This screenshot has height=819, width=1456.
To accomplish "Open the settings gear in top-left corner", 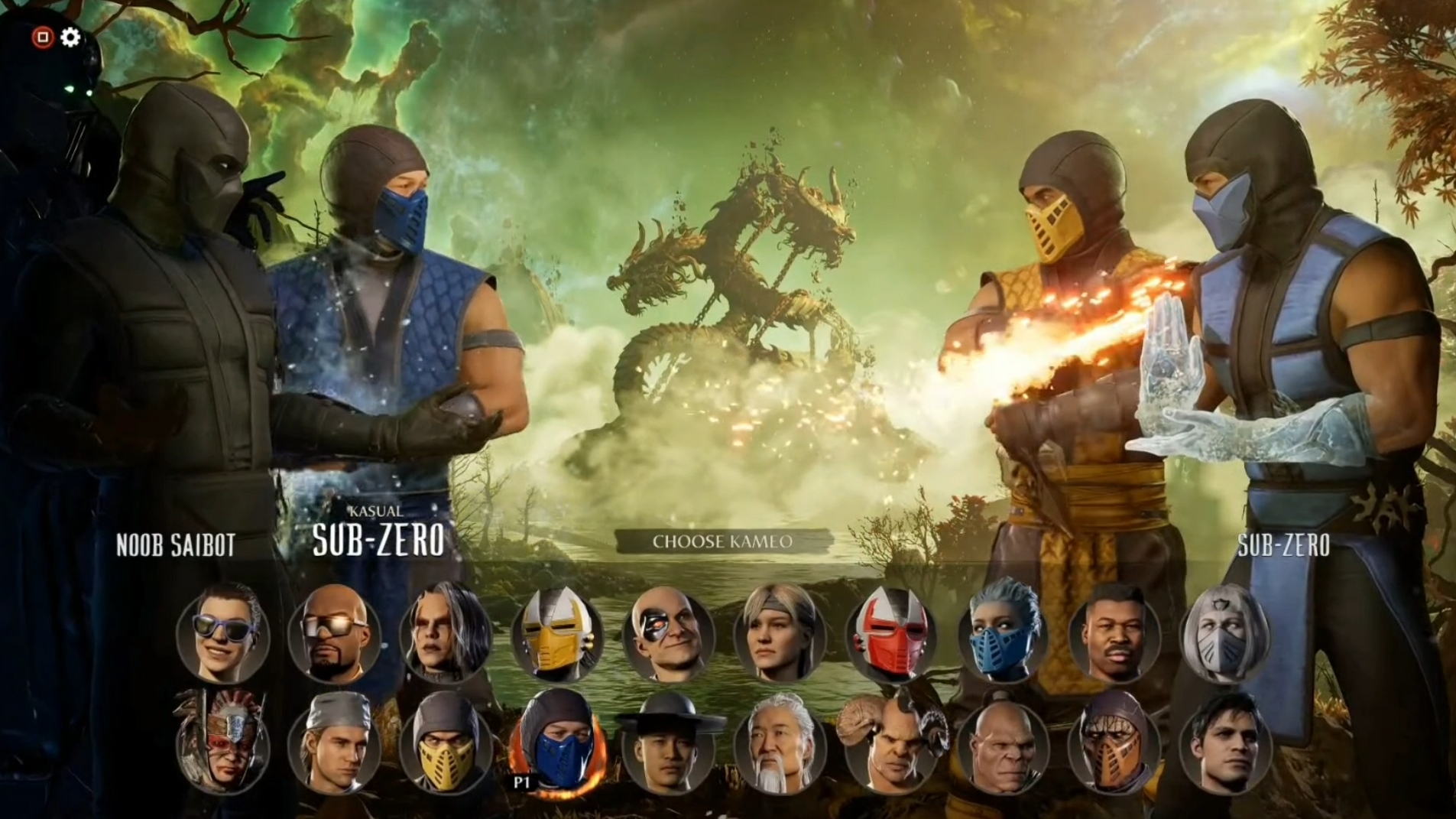I will (x=69, y=36).
